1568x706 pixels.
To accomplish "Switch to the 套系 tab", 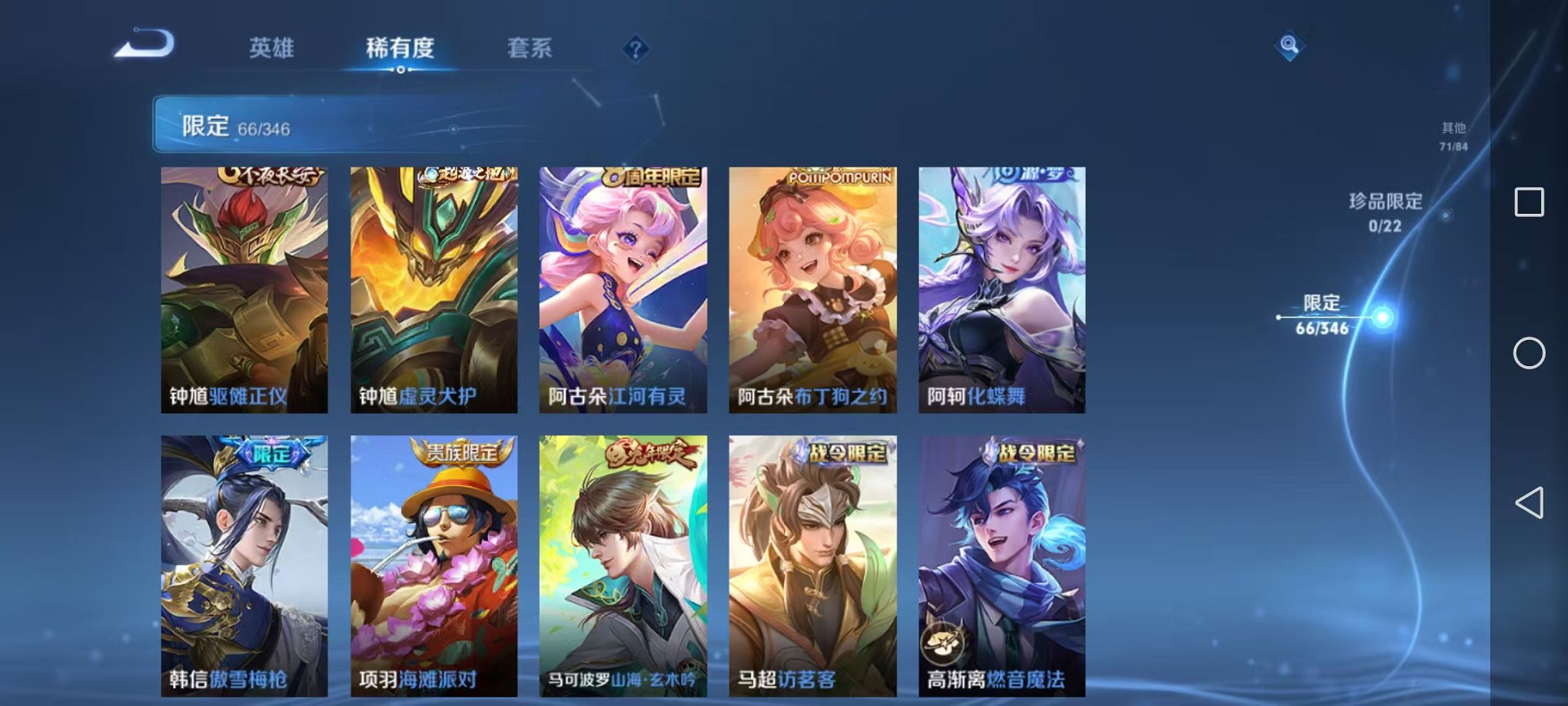I will 532,48.
